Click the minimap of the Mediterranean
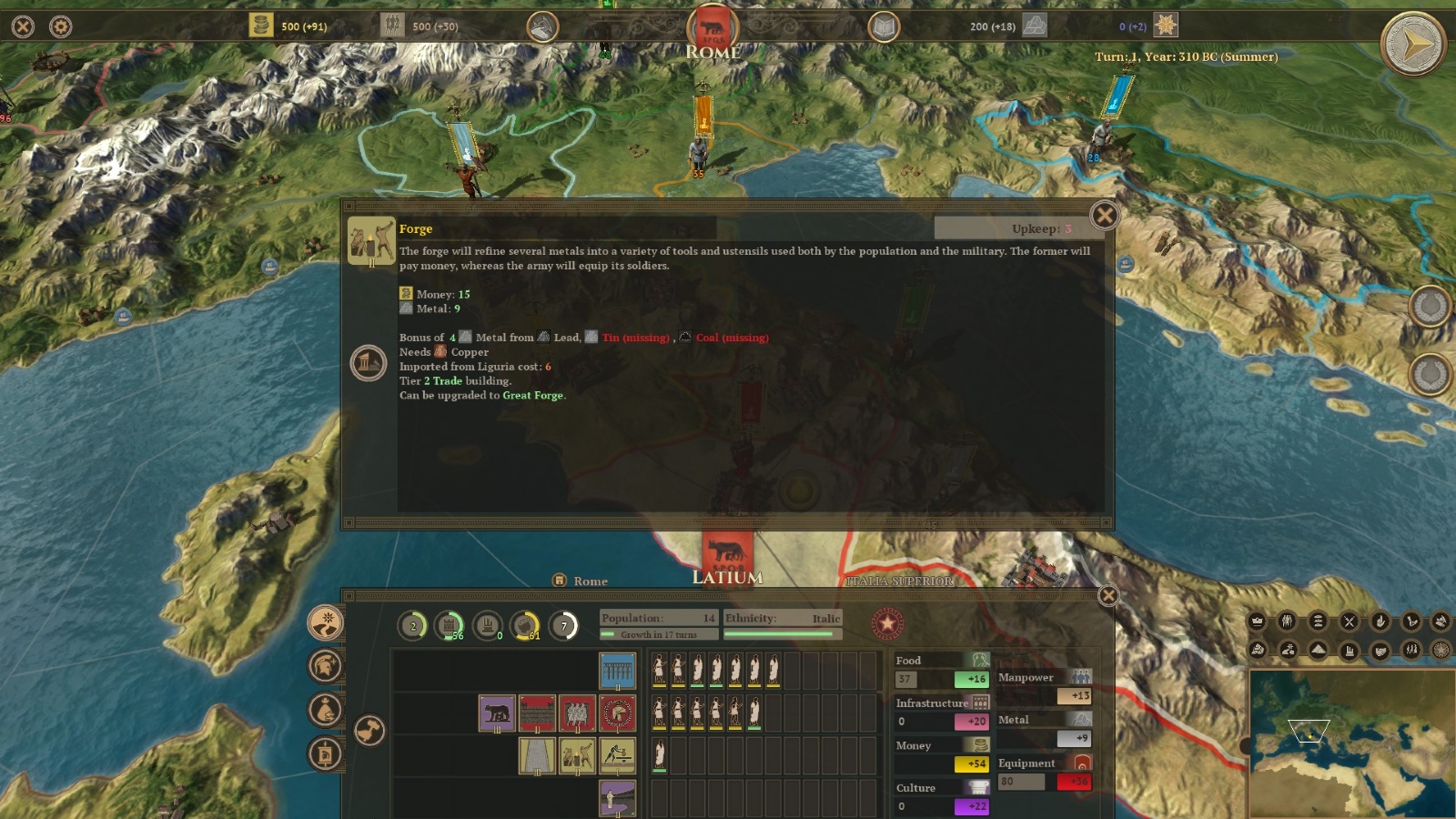 pos(1351,743)
